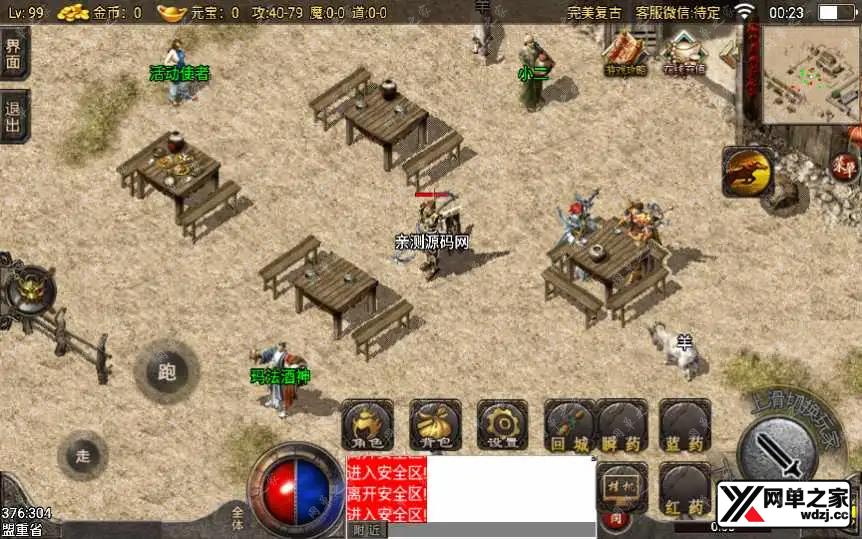The width and height of the screenshot is (862, 539).
Task: Open the 角色 character panel
Action: click(367, 425)
